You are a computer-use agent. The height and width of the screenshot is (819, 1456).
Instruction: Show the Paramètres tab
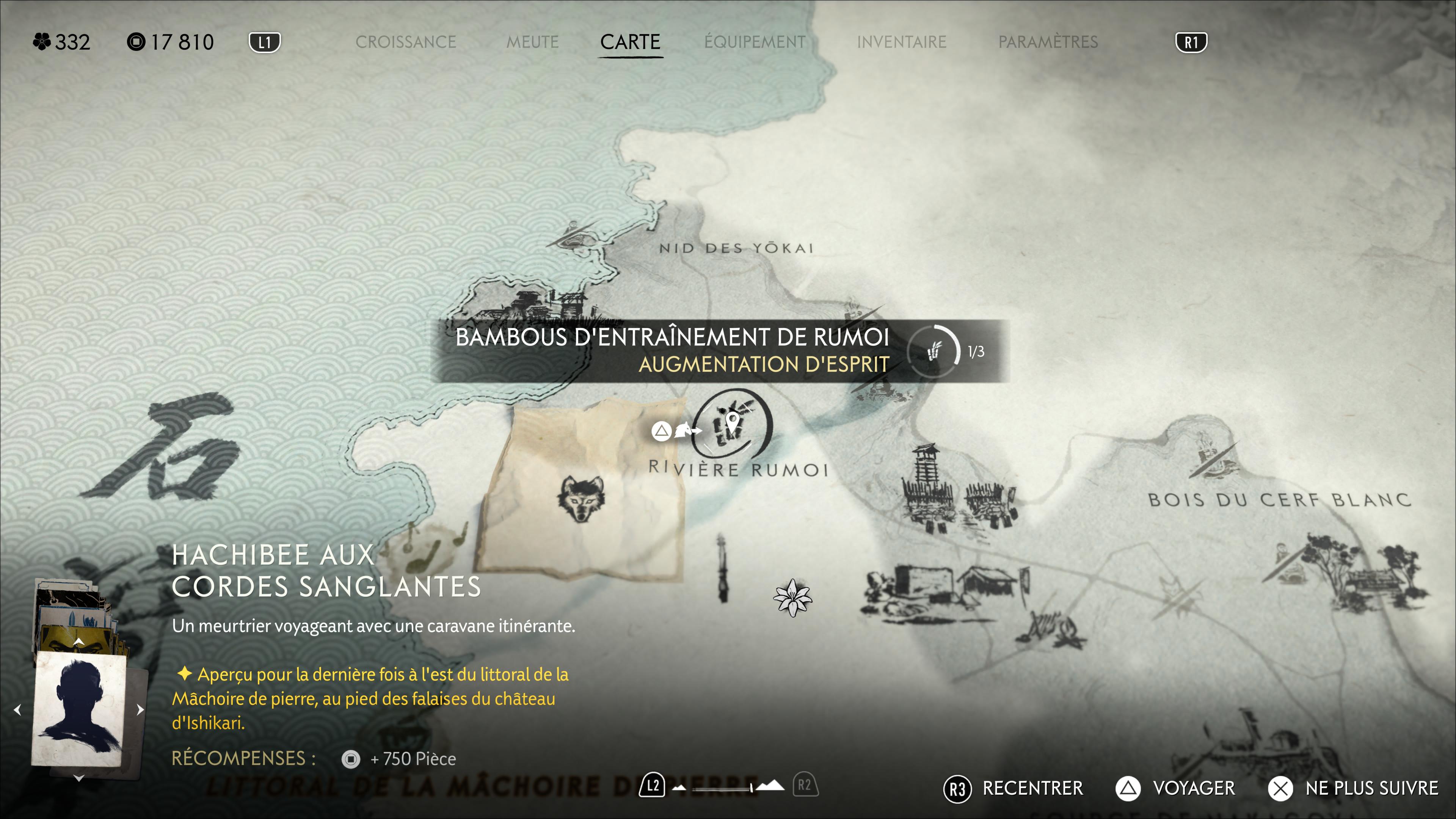(1048, 42)
